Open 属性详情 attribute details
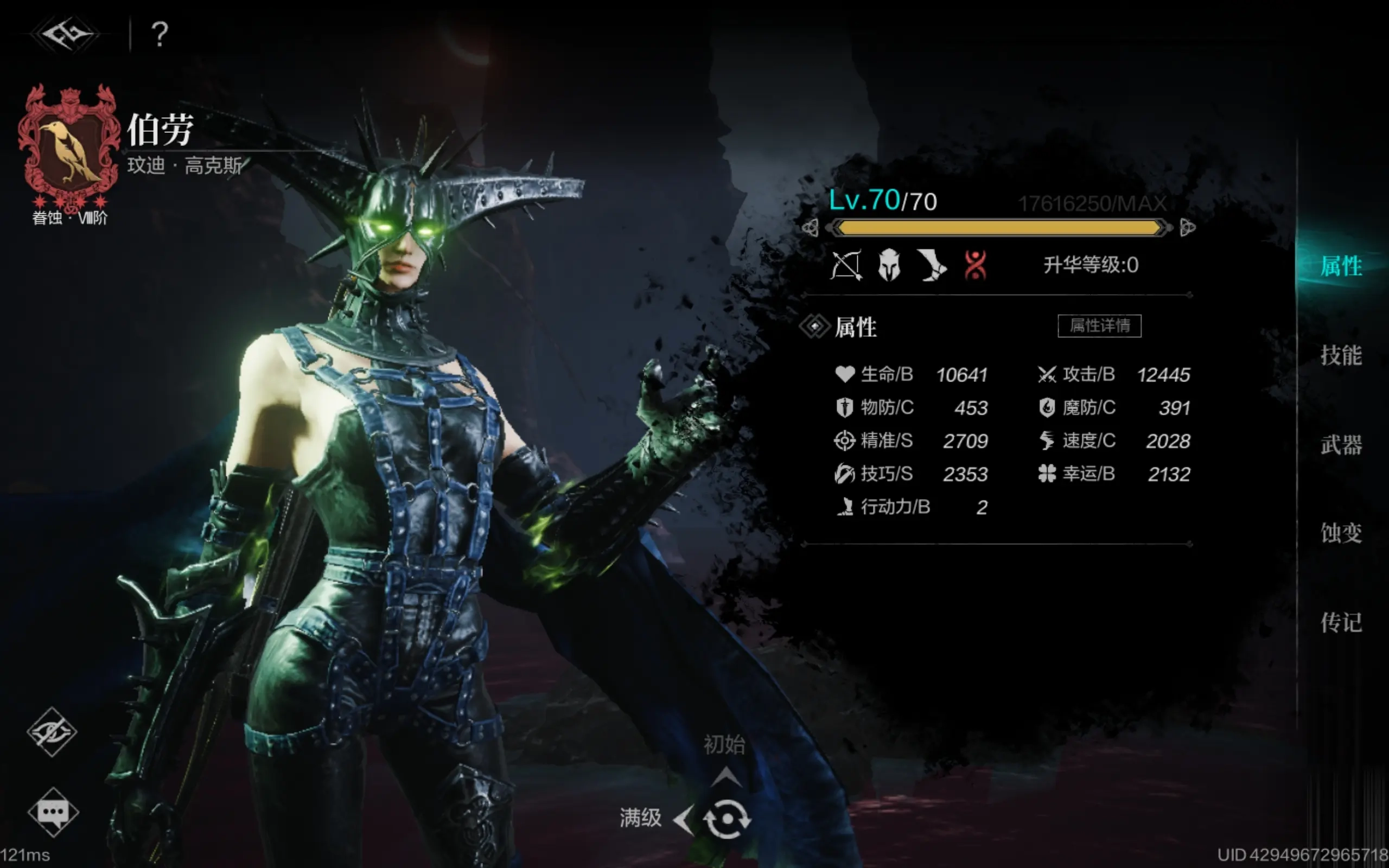 (x=1099, y=326)
